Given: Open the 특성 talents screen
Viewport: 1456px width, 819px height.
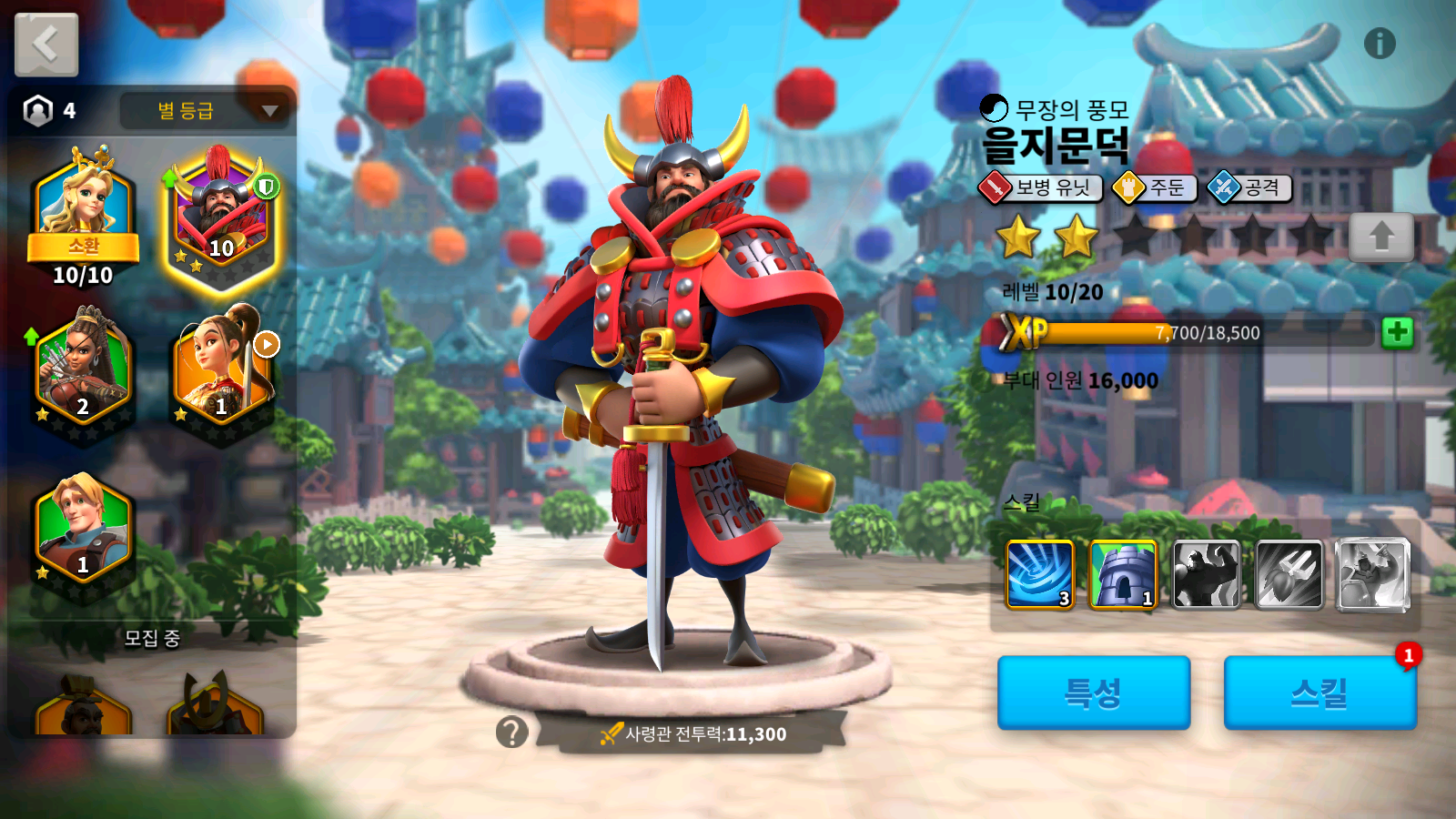Looking at the screenshot, I should pyautogui.click(x=1094, y=693).
